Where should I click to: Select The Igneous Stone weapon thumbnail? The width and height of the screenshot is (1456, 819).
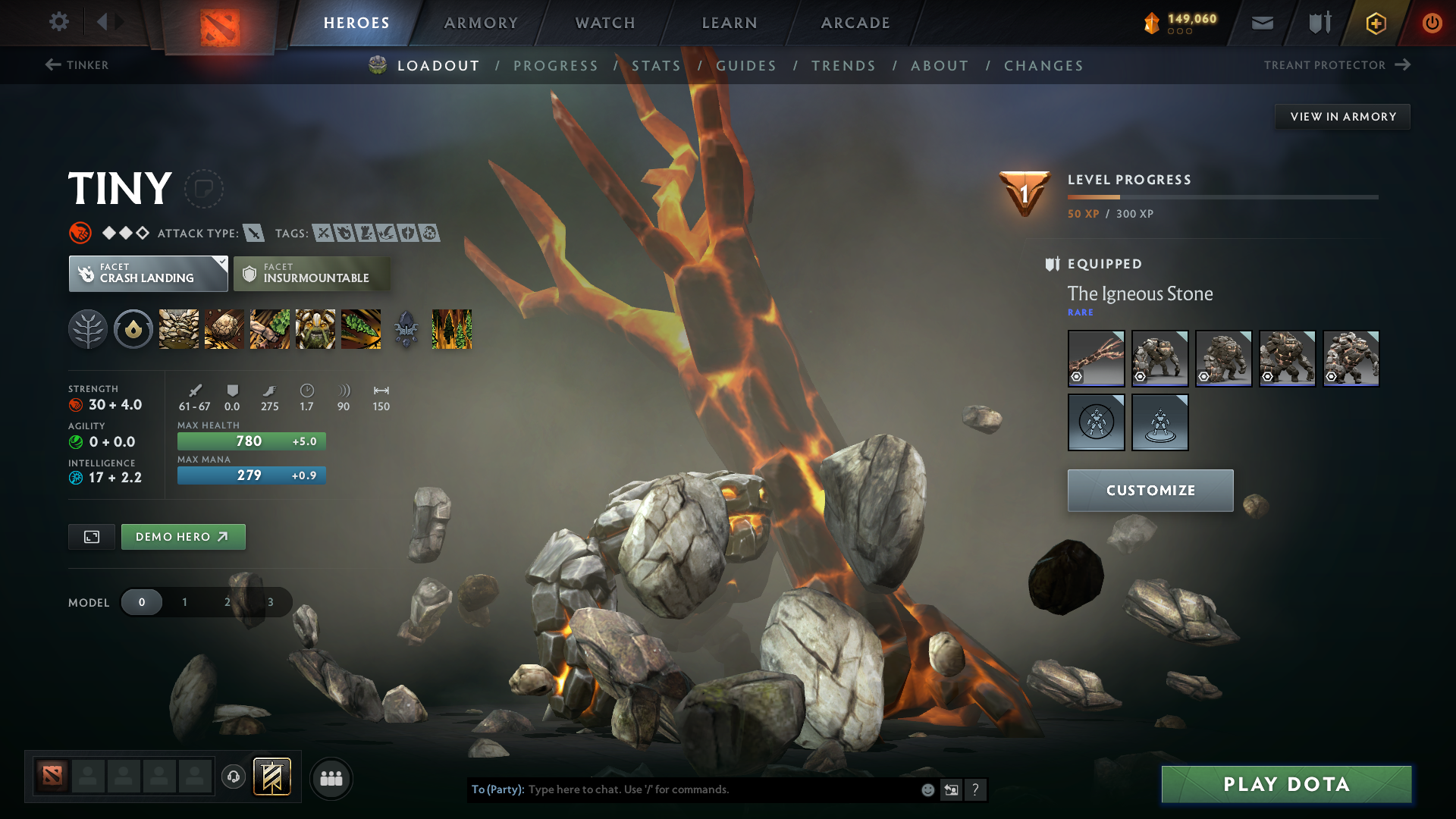click(x=1096, y=358)
